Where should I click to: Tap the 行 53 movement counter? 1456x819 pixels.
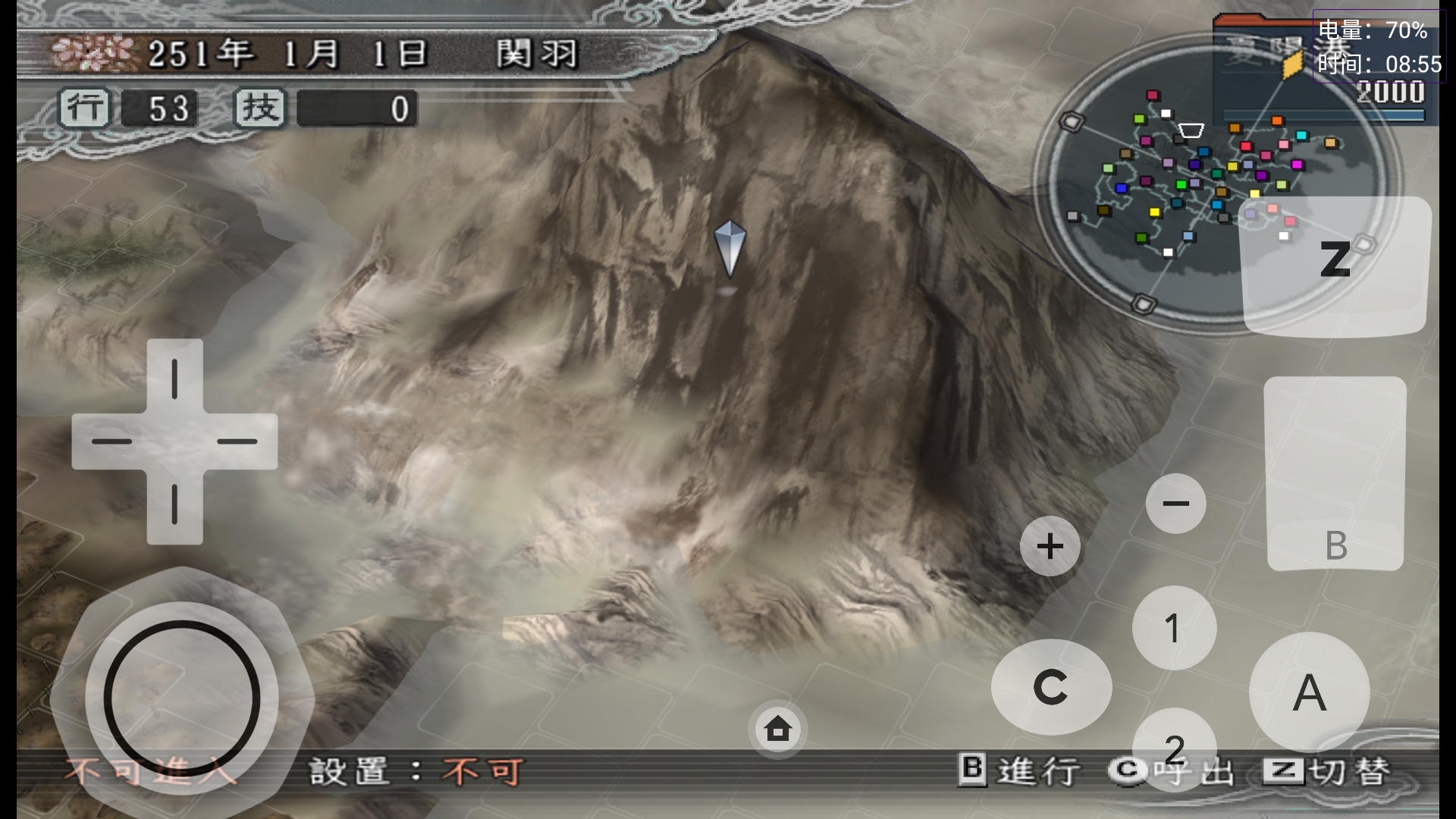[129, 108]
